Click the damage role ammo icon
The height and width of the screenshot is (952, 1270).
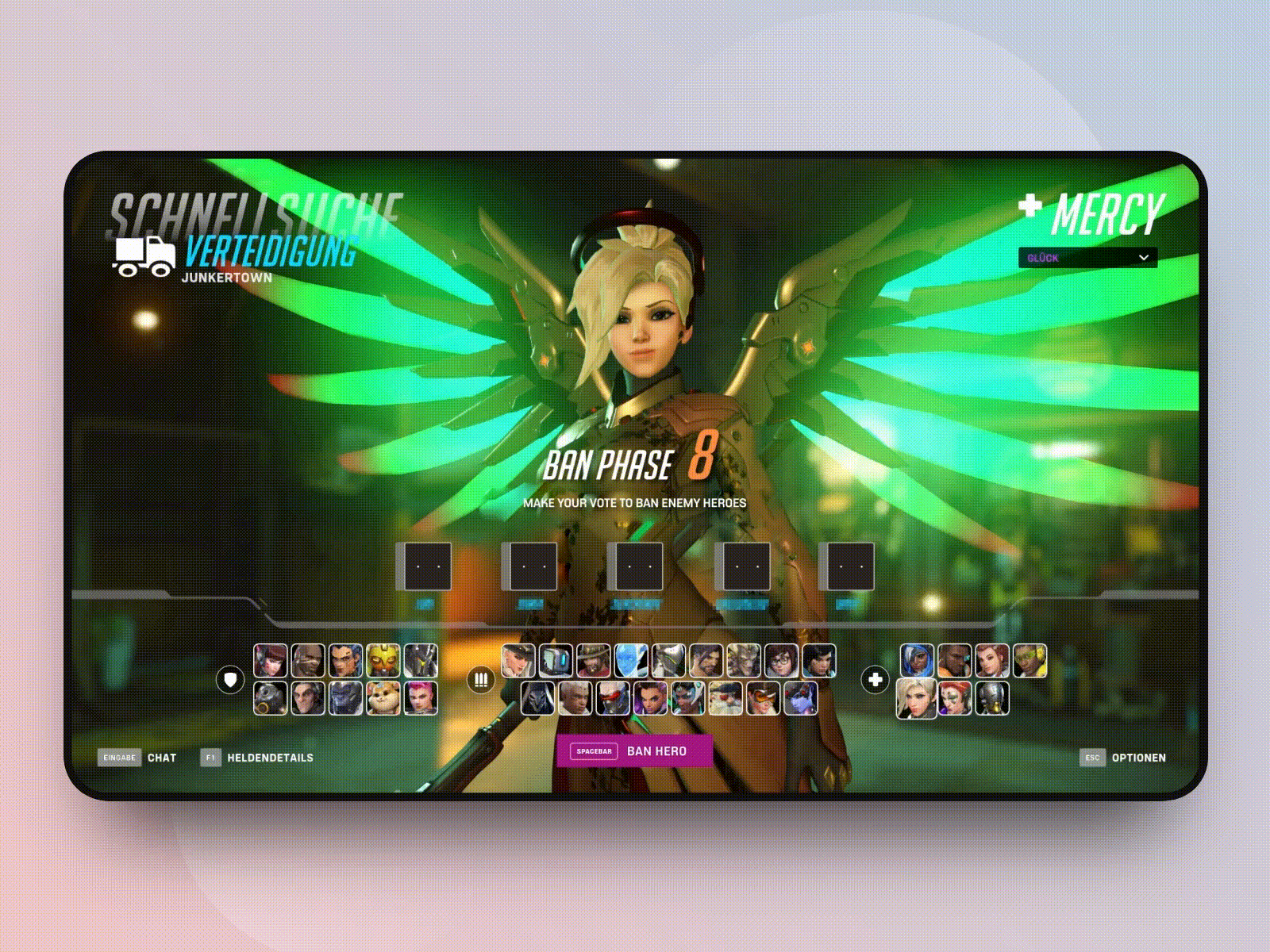click(479, 679)
